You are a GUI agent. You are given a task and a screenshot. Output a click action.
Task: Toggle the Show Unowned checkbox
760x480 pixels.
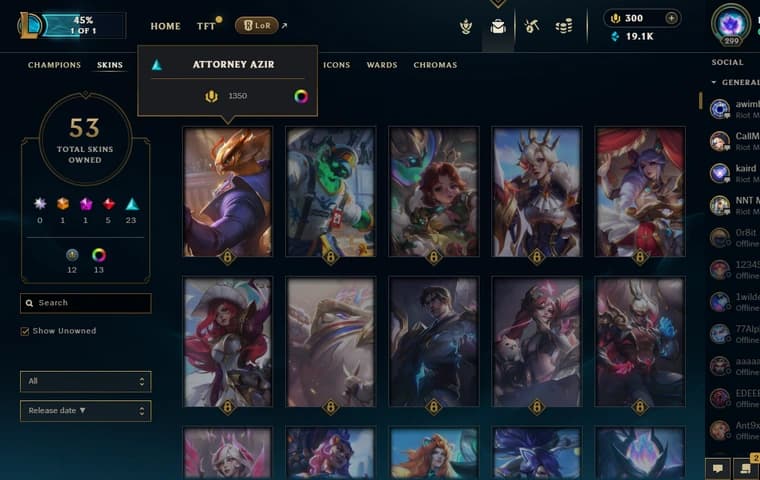[x=25, y=331]
